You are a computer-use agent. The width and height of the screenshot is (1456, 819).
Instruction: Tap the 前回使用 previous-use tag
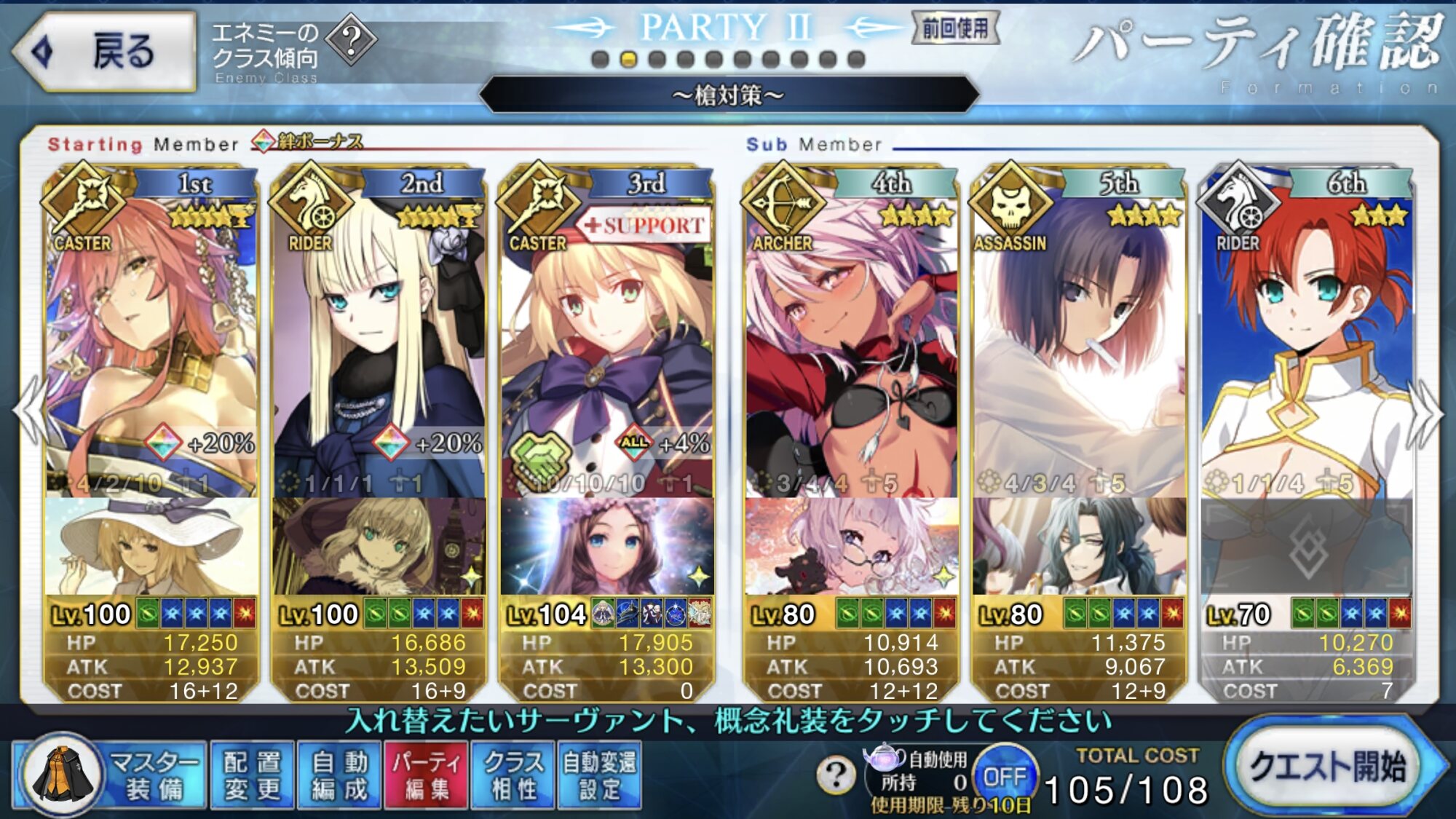[954, 29]
